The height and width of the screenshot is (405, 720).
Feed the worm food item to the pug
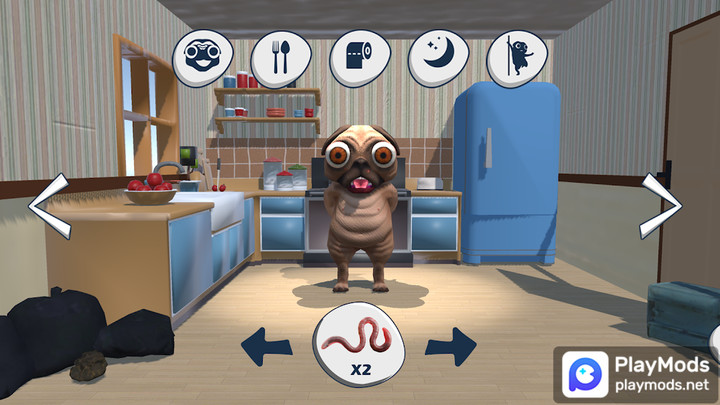359,345
